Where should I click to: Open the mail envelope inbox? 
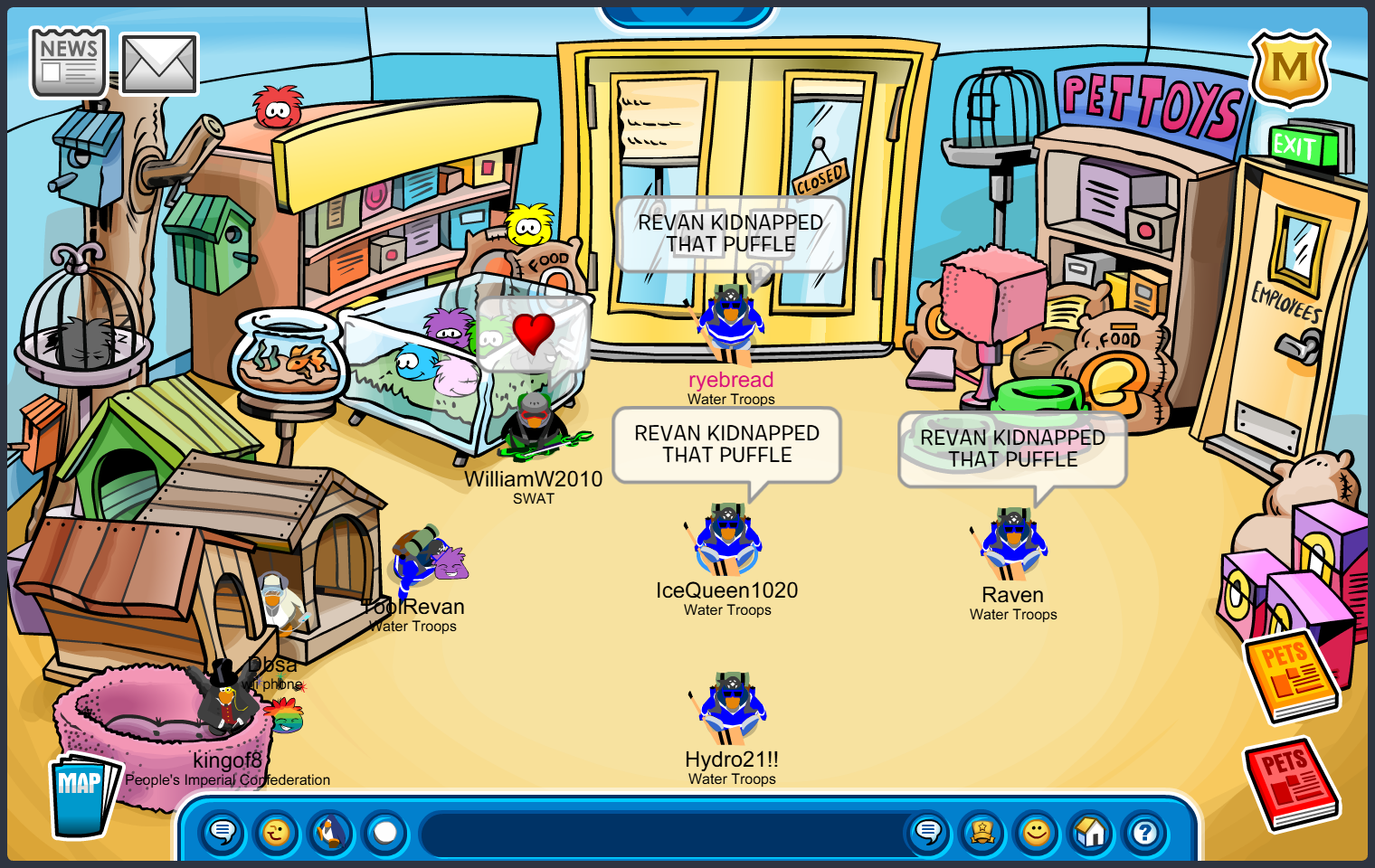[x=159, y=65]
